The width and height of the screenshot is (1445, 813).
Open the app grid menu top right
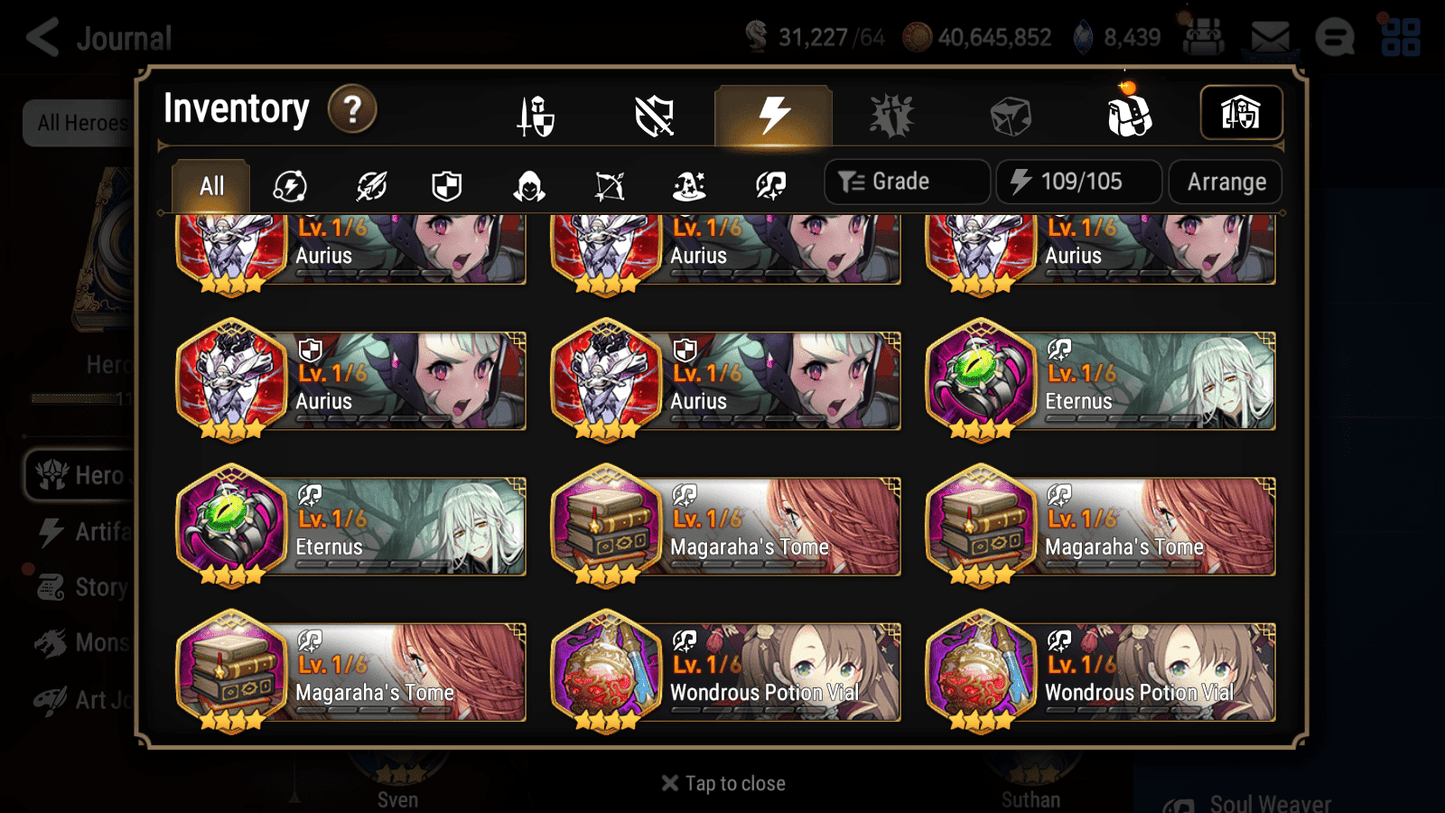(1403, 36)
